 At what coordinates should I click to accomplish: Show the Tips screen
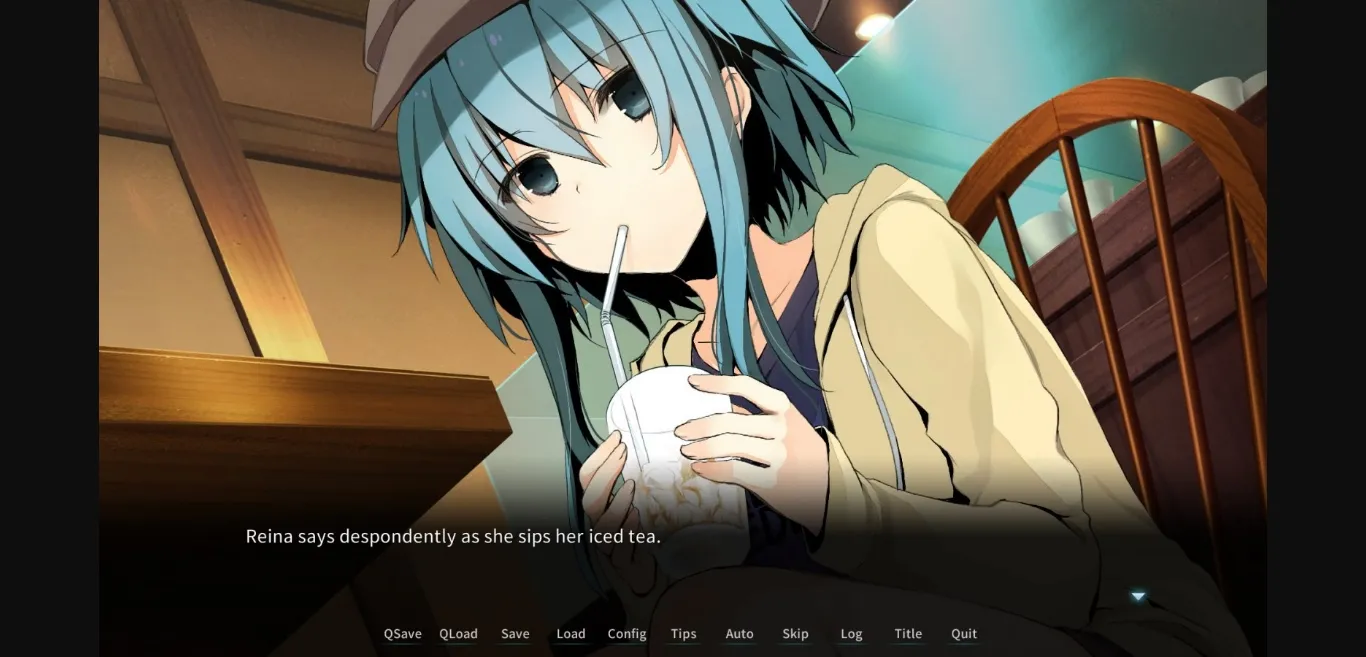684,634
